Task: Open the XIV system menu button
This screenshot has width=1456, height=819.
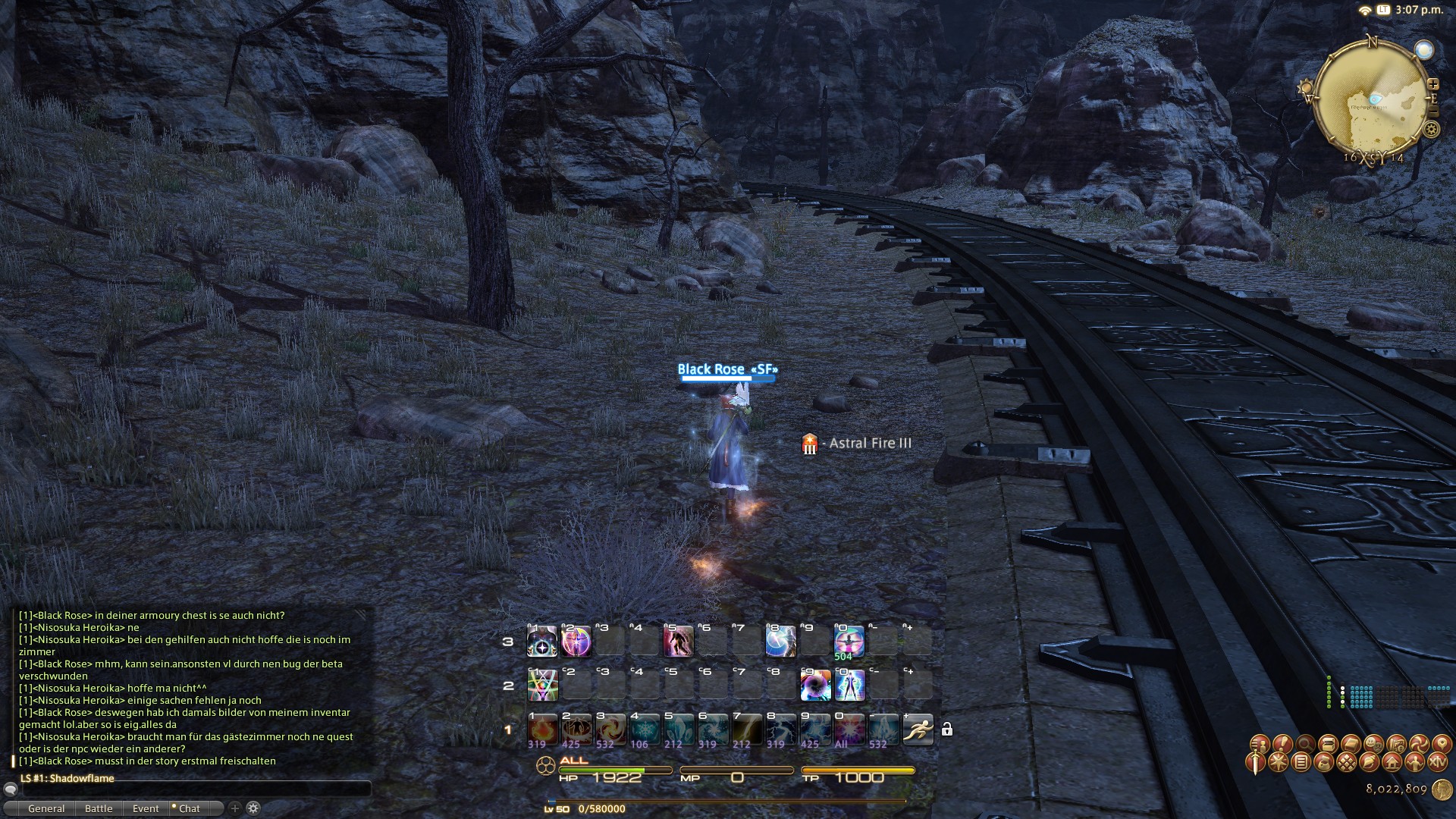Action: click(x=1436, y=762)
